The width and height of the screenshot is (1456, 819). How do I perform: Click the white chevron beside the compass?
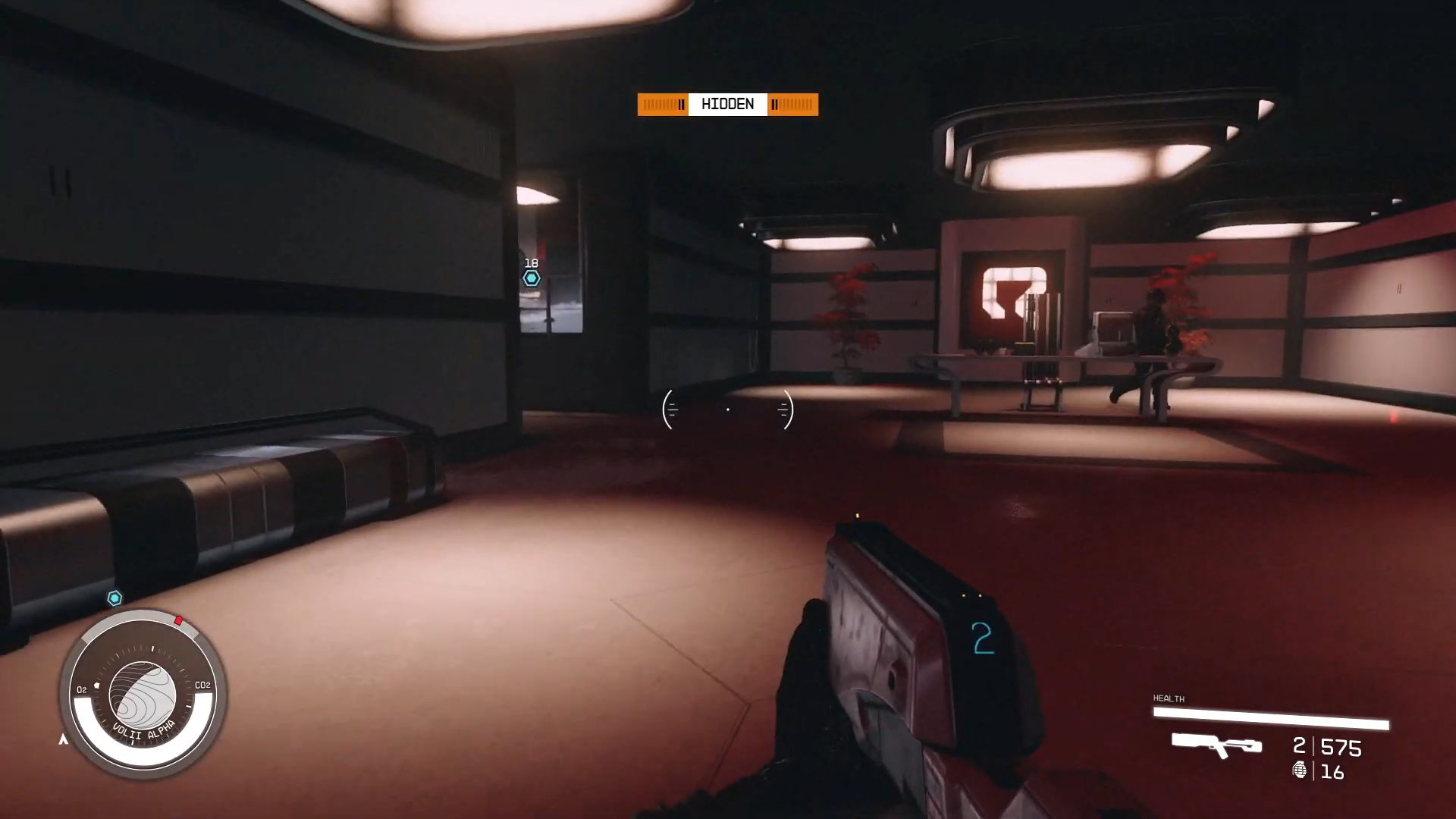64,740
